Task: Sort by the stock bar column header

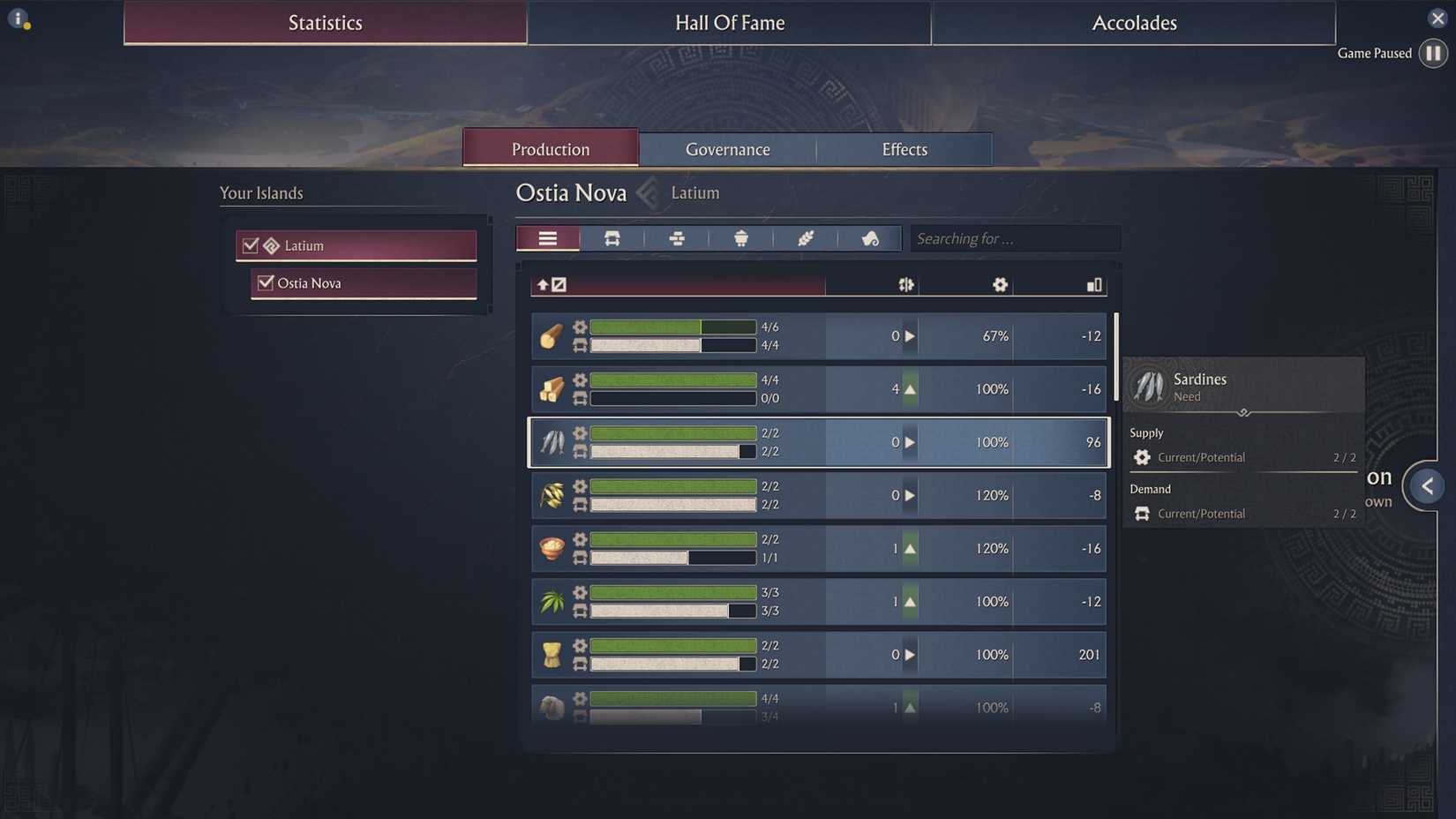Action: pos(1094,284)
